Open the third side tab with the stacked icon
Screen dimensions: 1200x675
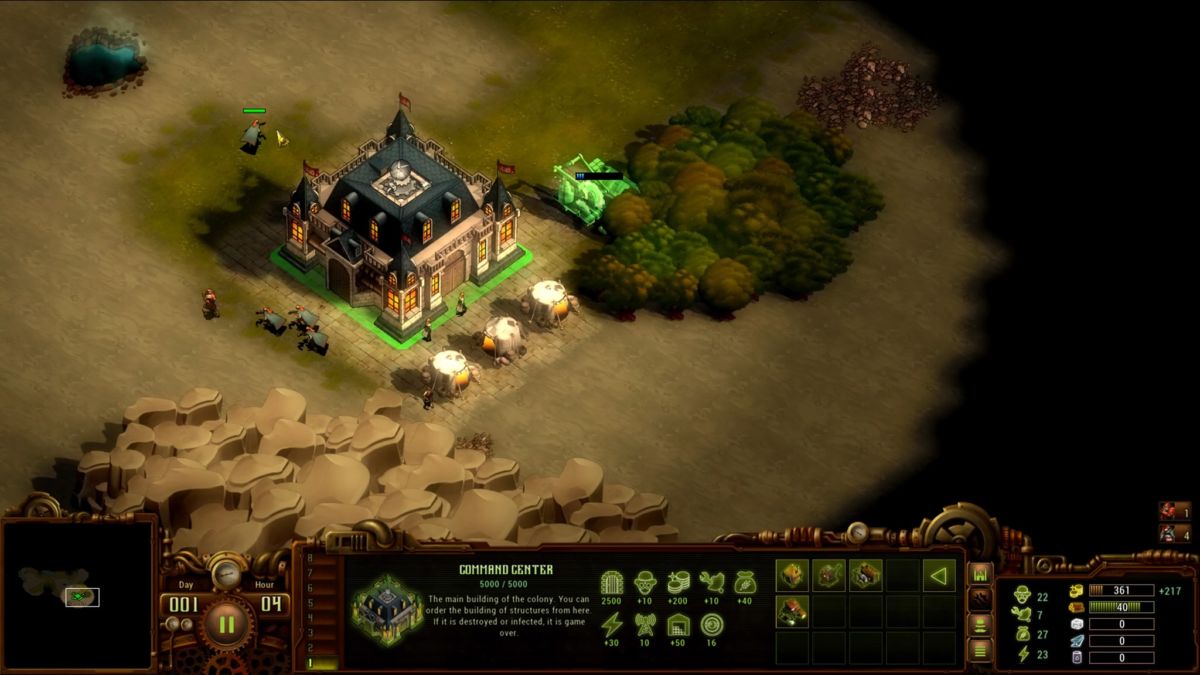(980, 624)
